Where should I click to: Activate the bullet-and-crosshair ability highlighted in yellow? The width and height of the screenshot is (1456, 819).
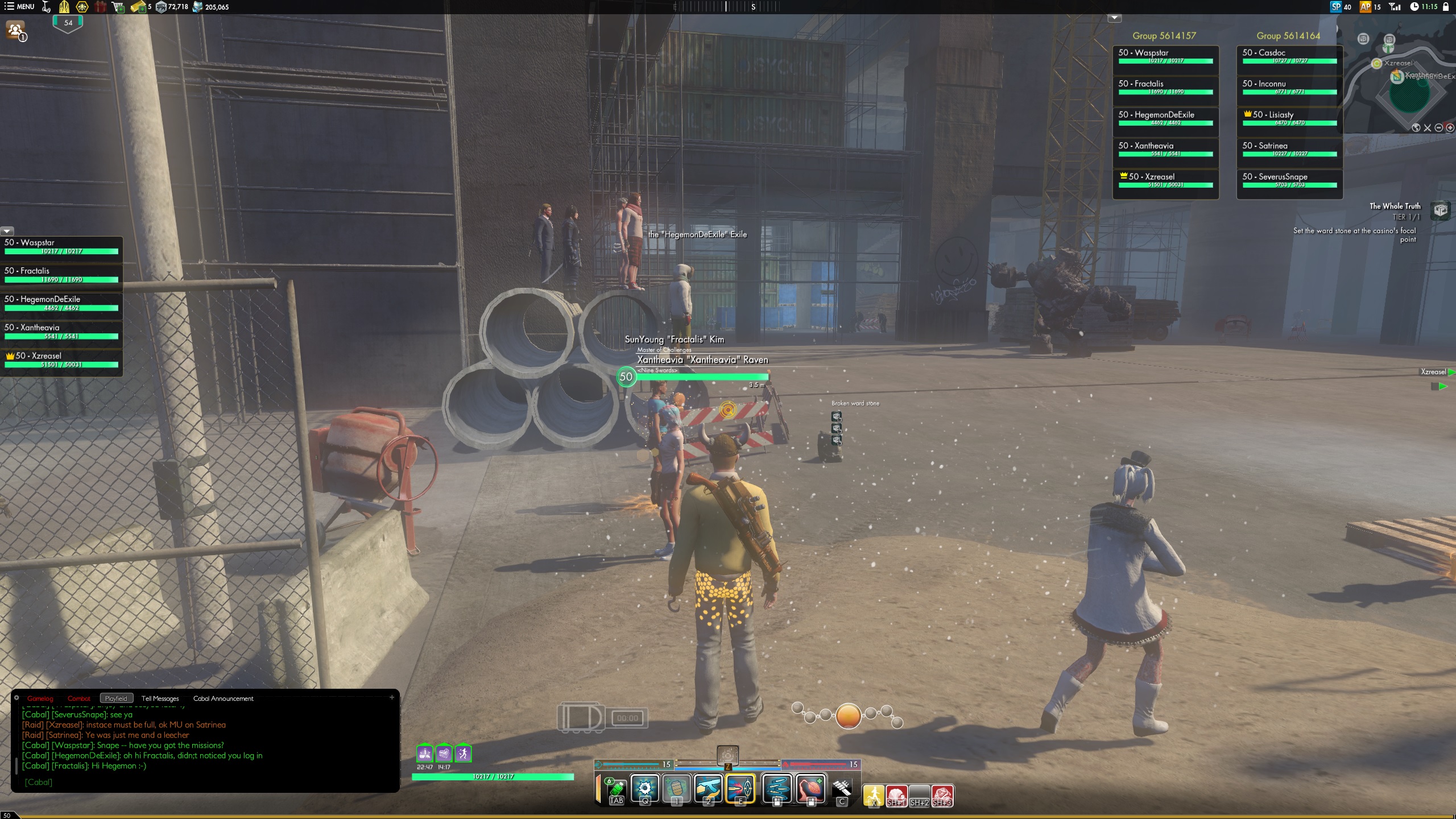(x=740, y=789)
